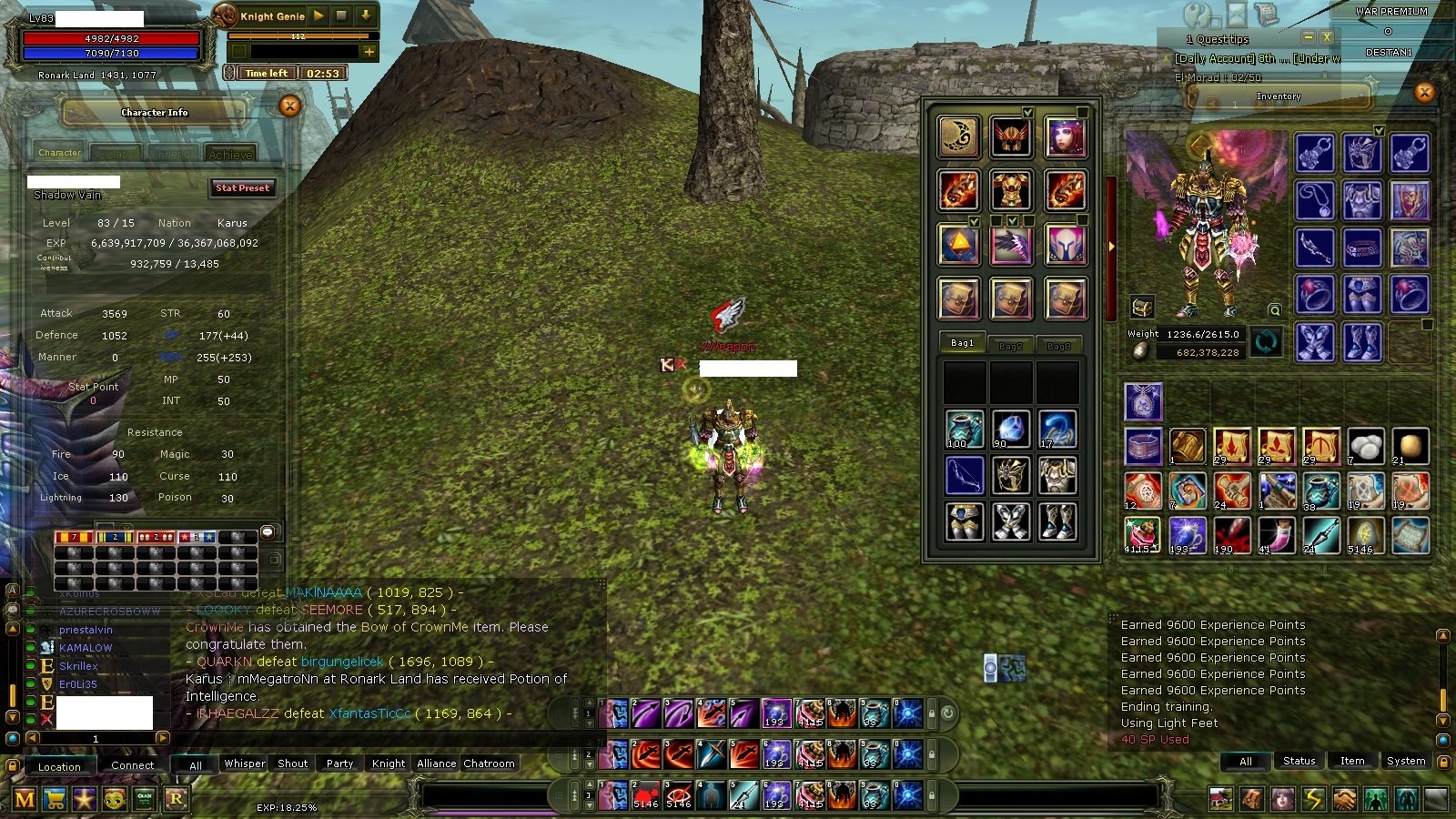Filter the message log by Item

point(1352,761)
